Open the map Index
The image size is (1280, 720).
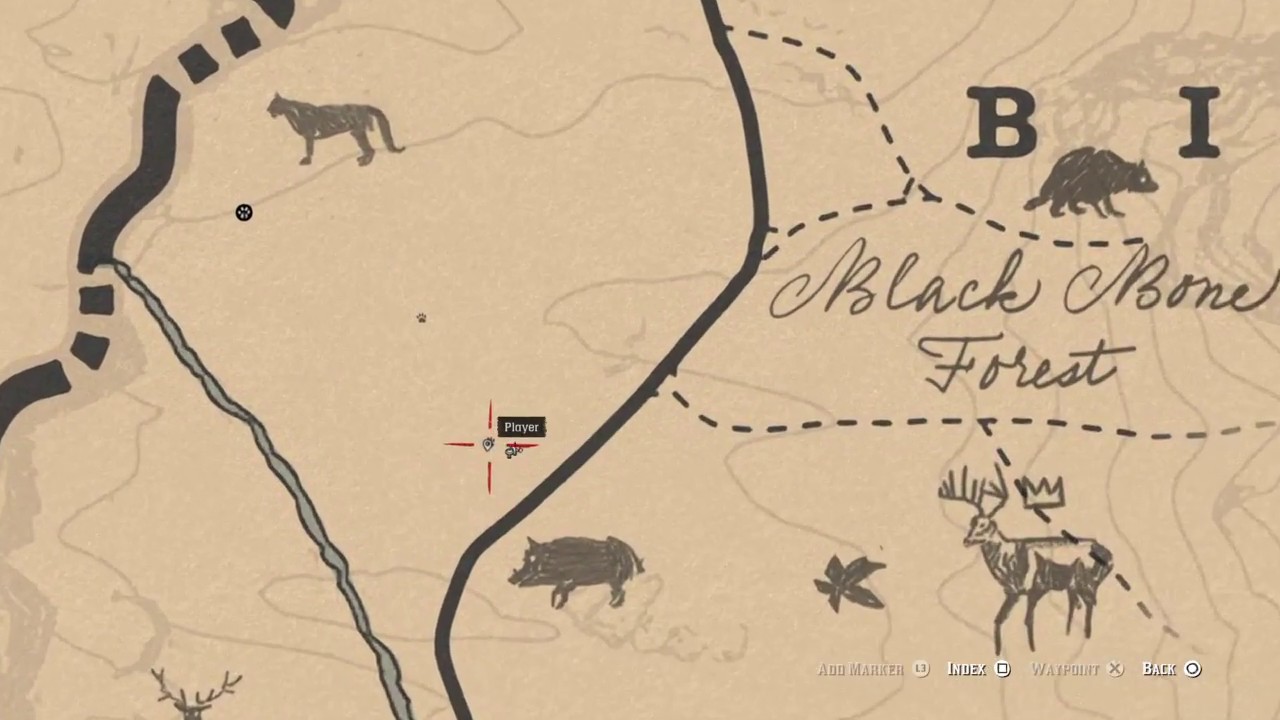tap(978, 669)
